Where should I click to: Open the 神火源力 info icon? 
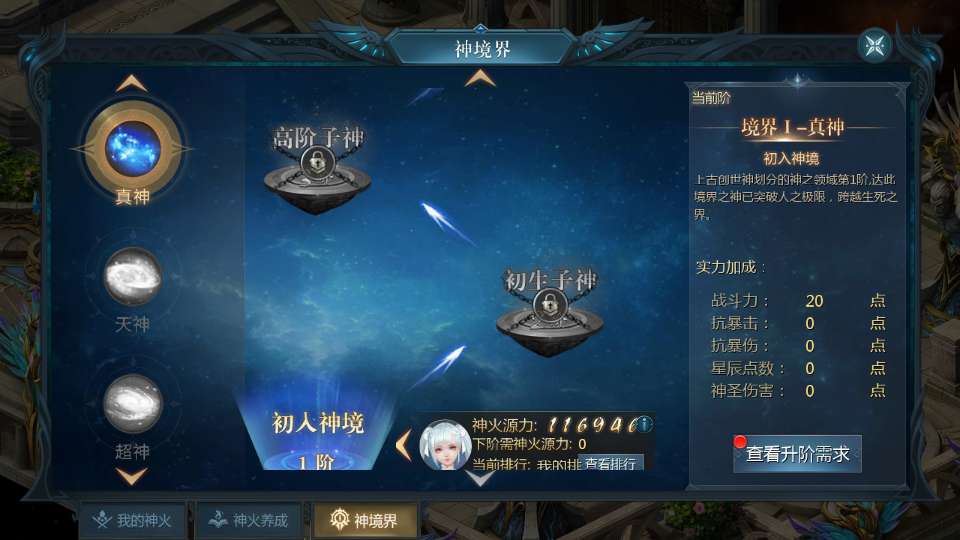pyautogui.click(x=644, y=423)
